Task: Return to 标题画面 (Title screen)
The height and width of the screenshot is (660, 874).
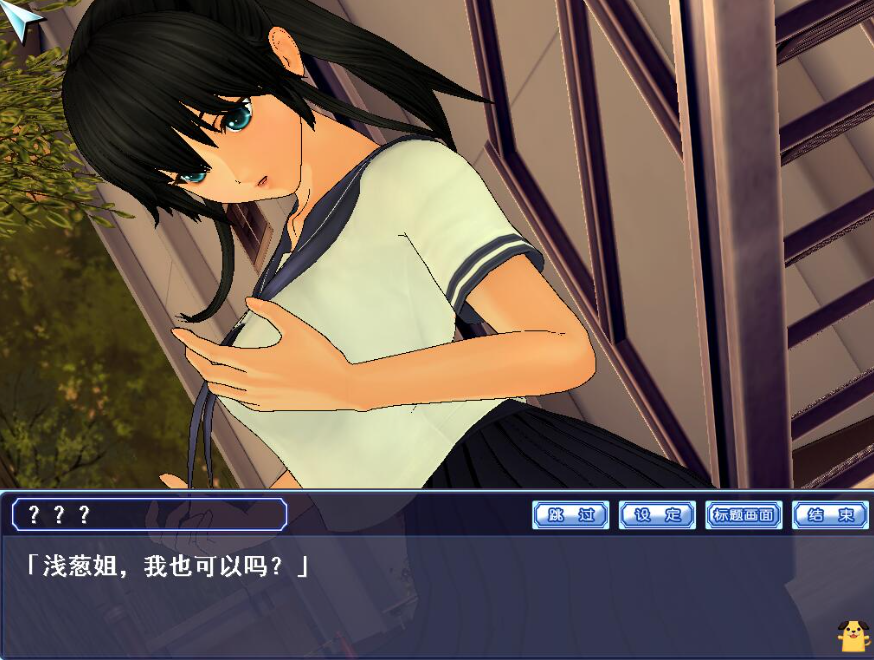Action: [744, 515]
